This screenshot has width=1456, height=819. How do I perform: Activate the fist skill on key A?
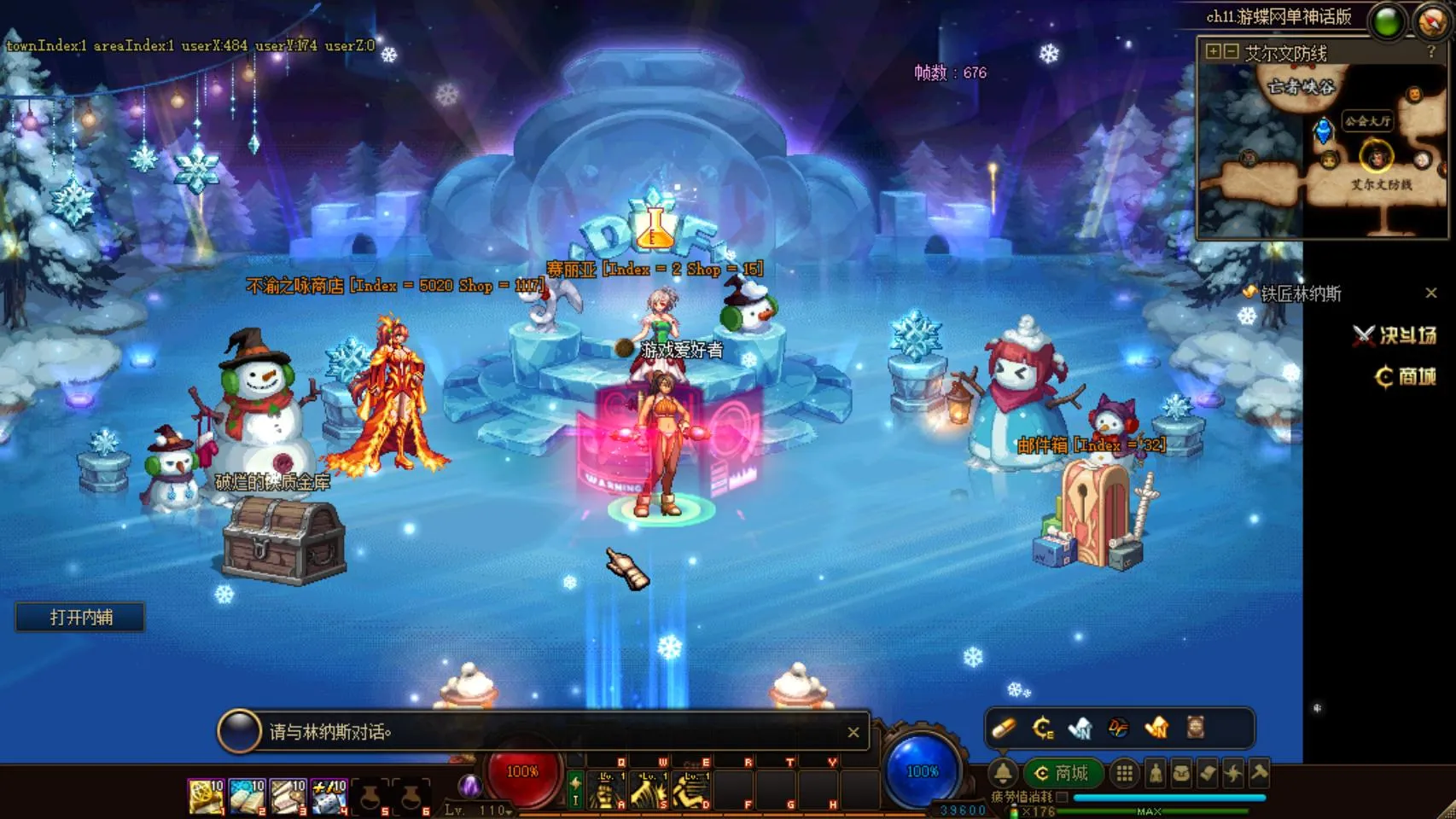point(607,791)
